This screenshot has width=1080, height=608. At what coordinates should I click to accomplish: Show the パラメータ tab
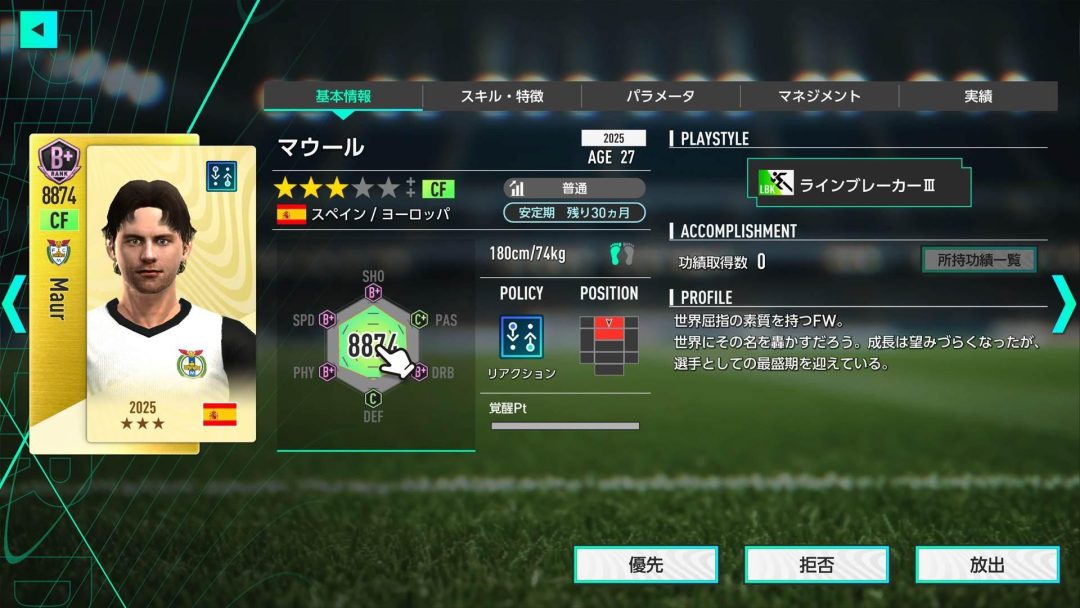[x=660, y=97]
